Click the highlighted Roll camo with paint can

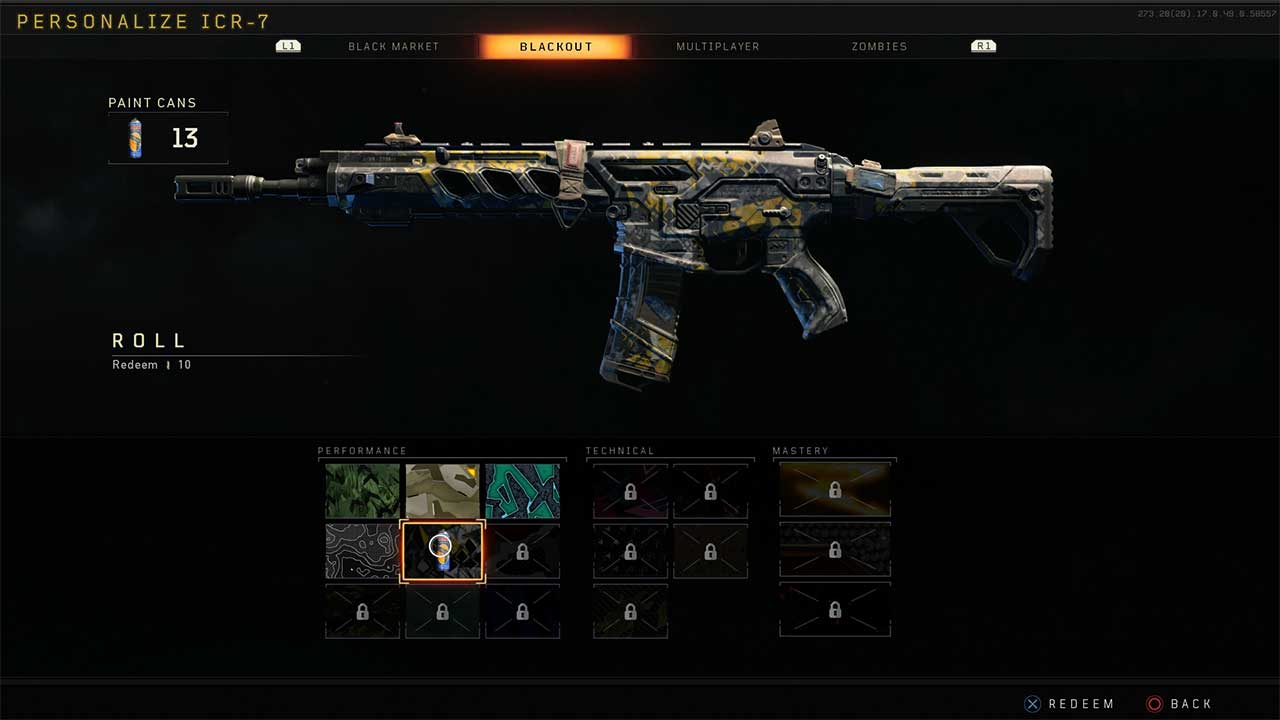point(442,551)
